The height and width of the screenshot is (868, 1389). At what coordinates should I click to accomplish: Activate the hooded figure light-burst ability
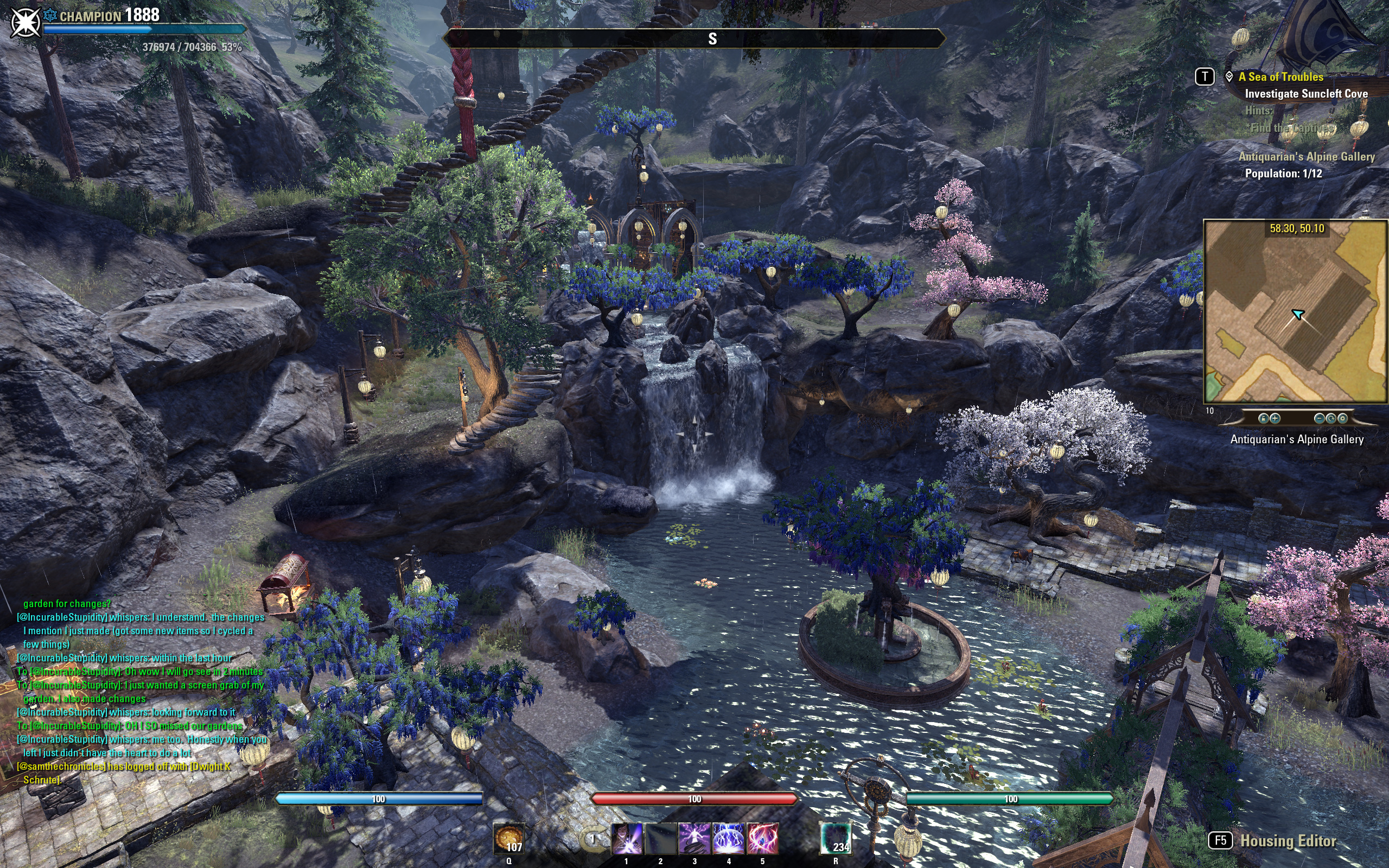click(627, 839)
